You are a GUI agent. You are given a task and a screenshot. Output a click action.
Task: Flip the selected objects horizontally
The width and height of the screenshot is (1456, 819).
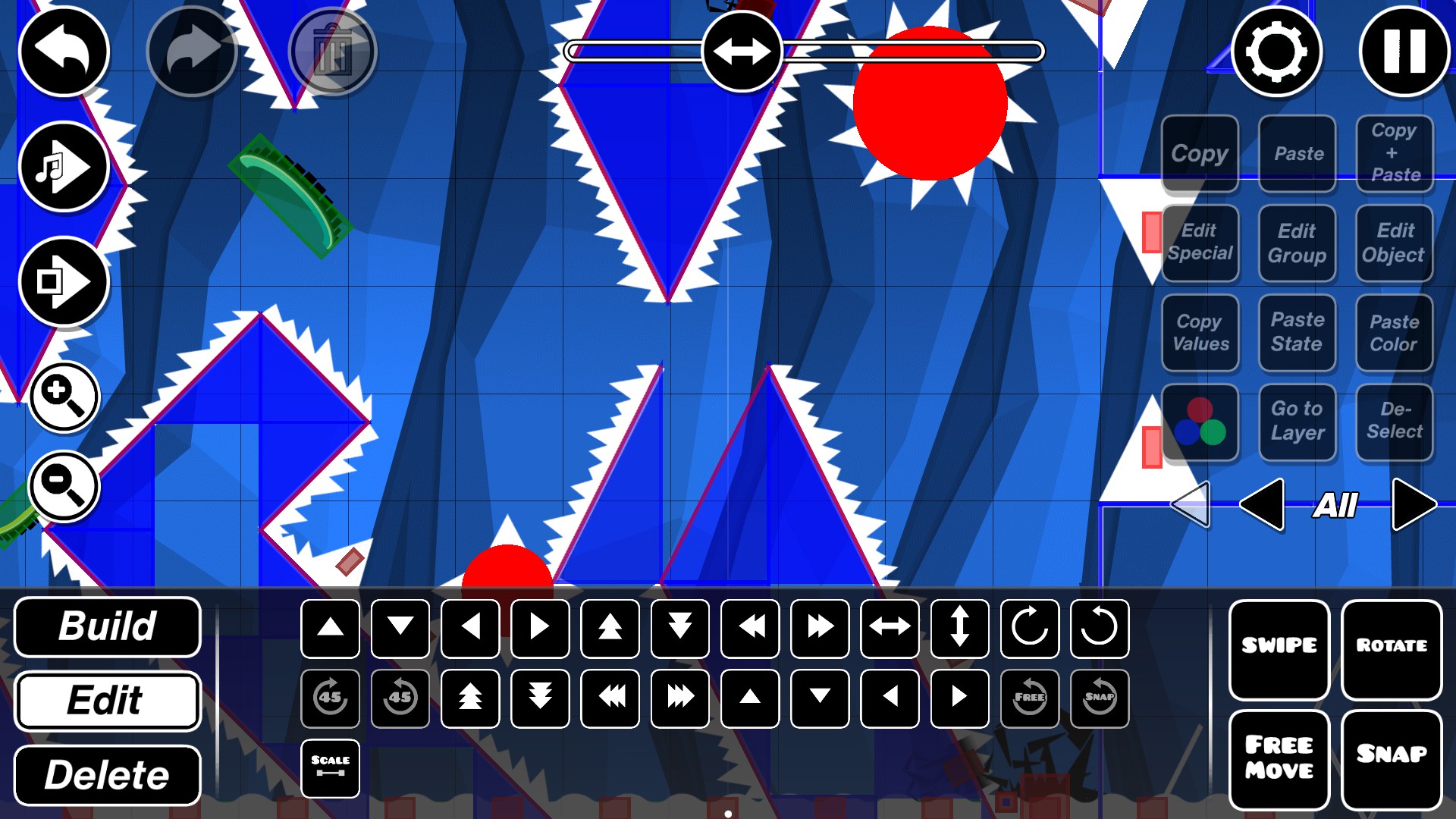coord(890,627)
